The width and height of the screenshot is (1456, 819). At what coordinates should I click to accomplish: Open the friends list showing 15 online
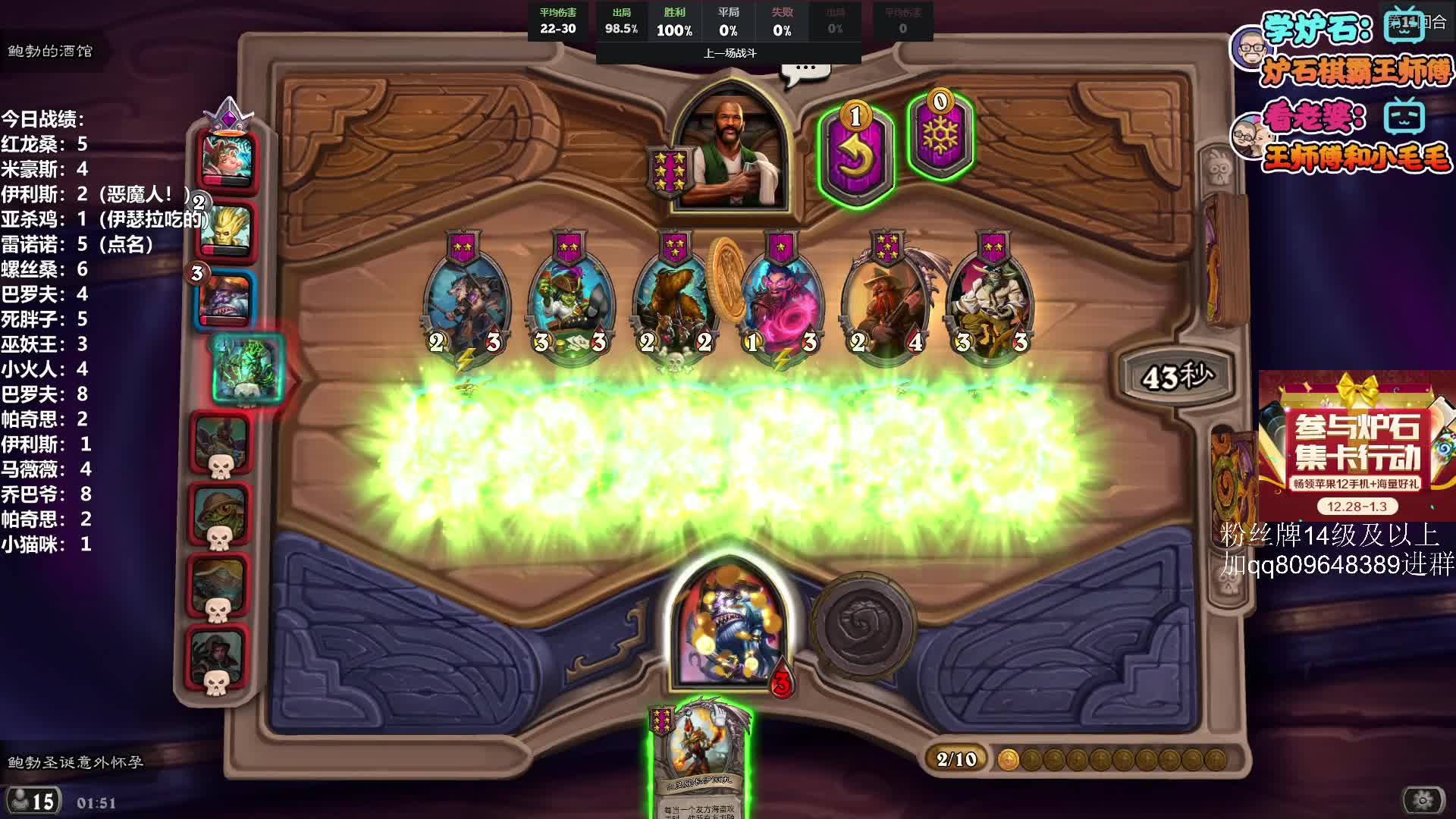point(32,801)
